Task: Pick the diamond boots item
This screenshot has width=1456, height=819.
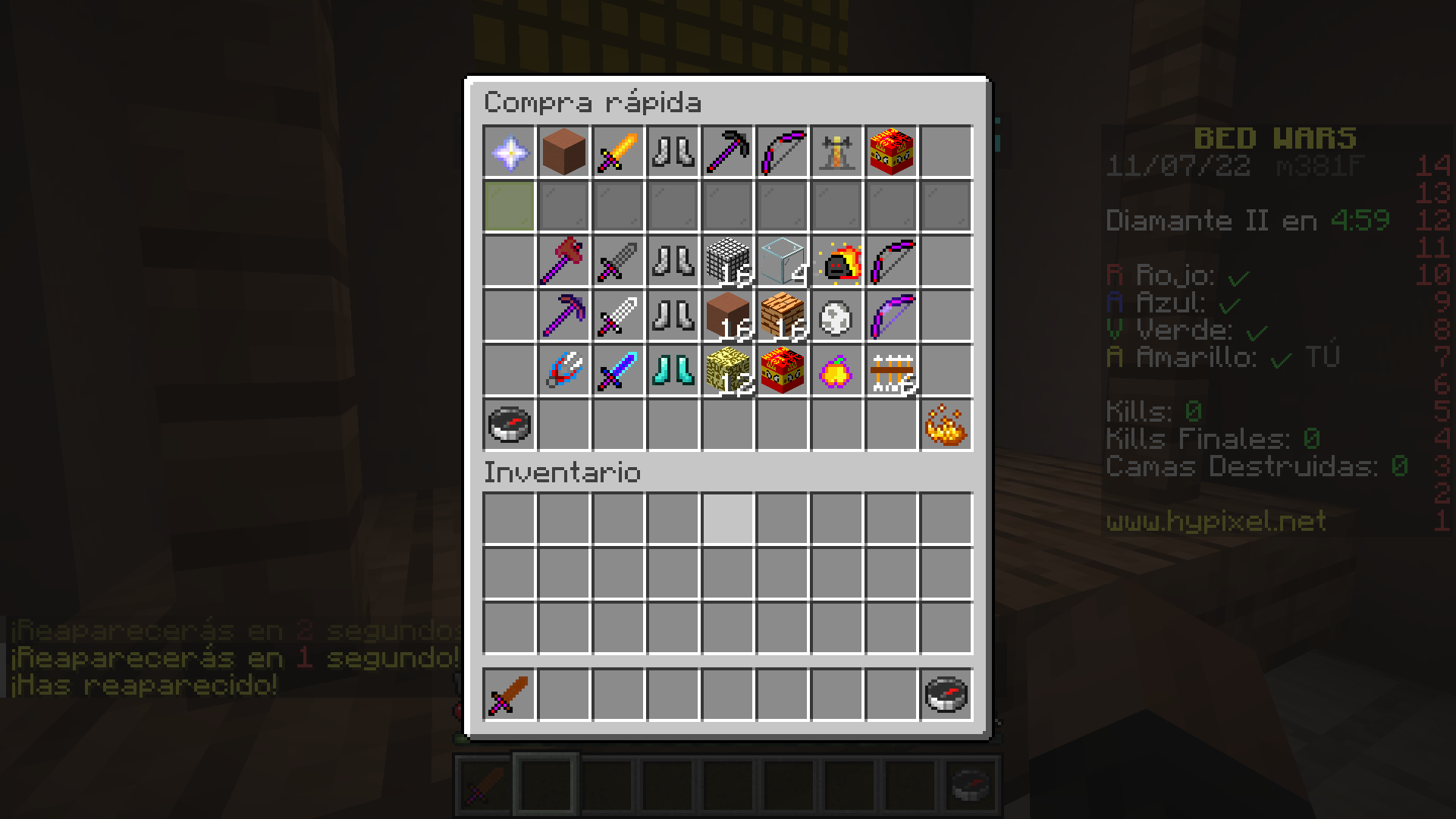Action: tap(673, 372)
